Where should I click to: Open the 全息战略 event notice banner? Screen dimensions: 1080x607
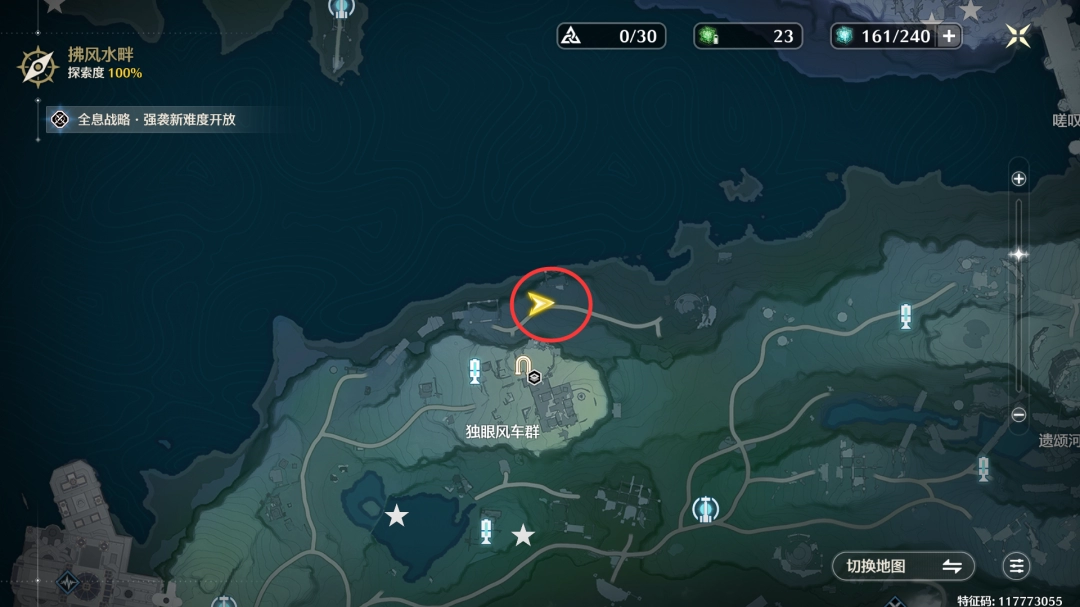(x=146, y=120)
